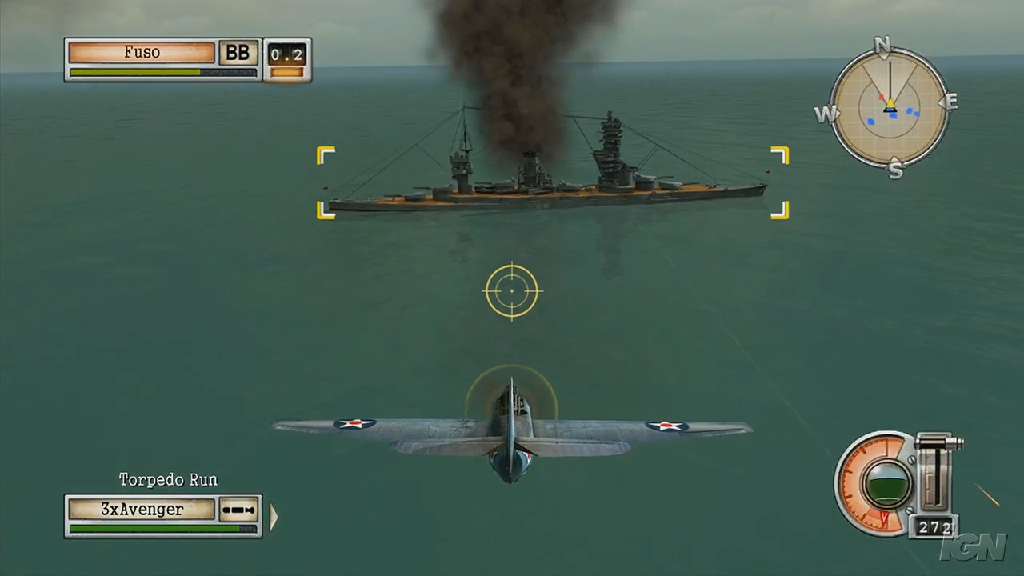This screenshot has width=1024, height=576.
Task: Select the Fuso target name panel
Action: coord(141,53)
